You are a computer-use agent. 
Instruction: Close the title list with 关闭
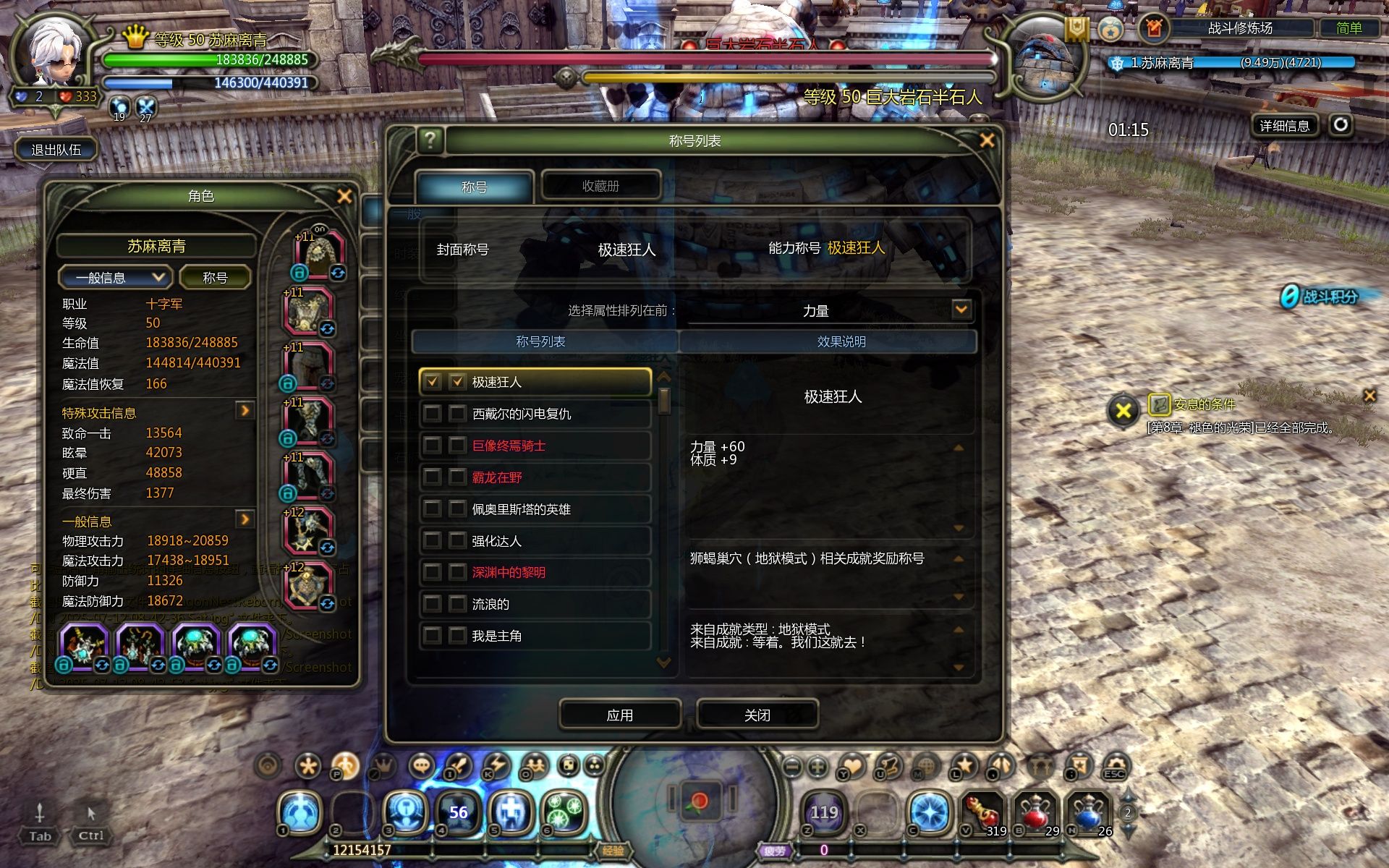(757, 715)
